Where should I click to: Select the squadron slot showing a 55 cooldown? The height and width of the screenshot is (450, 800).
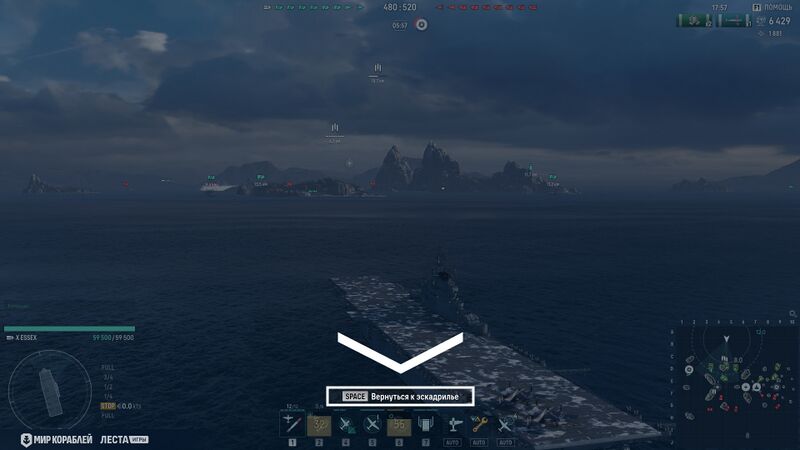pos(399,425)
